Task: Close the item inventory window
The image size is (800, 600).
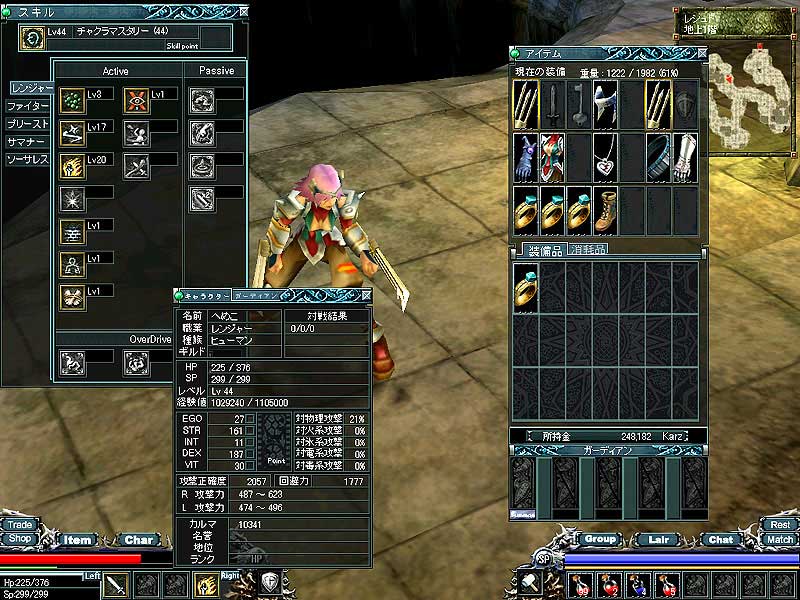Action: [x=701, y=52]
